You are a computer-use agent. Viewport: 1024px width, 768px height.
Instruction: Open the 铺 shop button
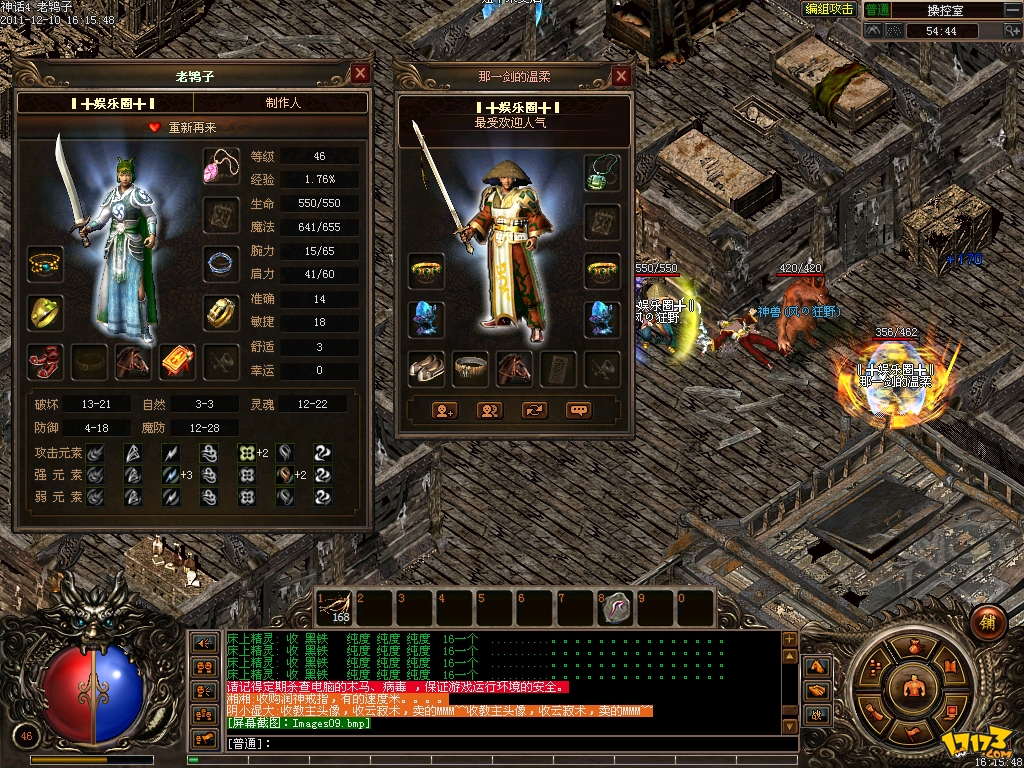pos(989,619)
